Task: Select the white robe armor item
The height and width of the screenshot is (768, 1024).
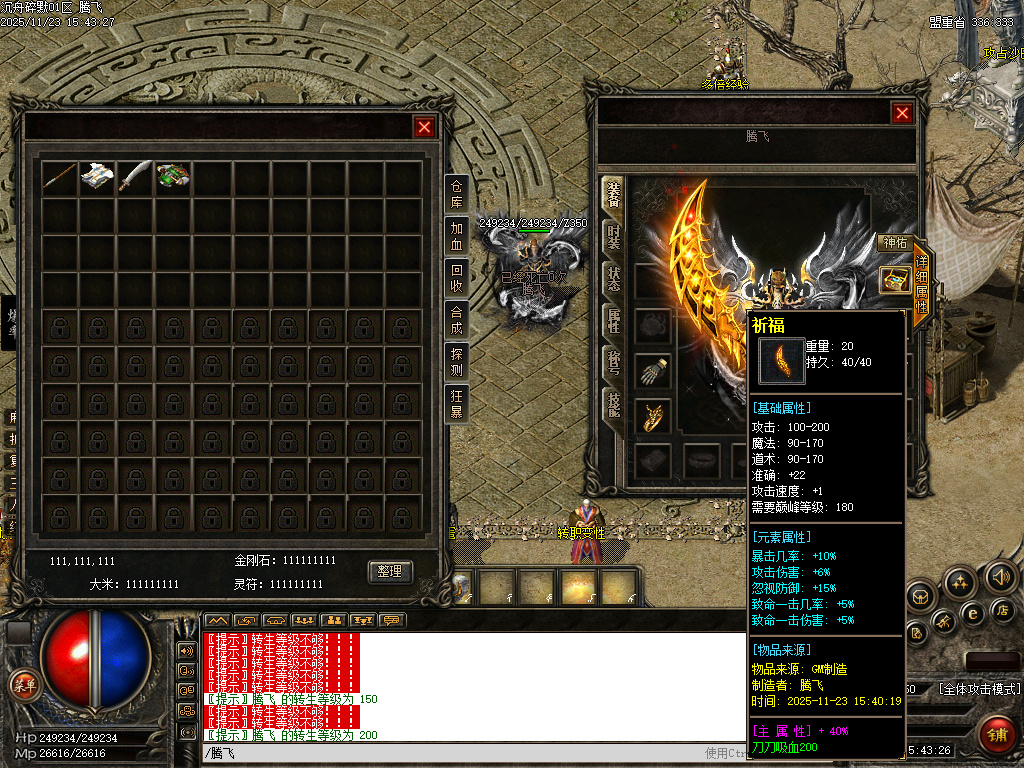Action: pos(97,178)
